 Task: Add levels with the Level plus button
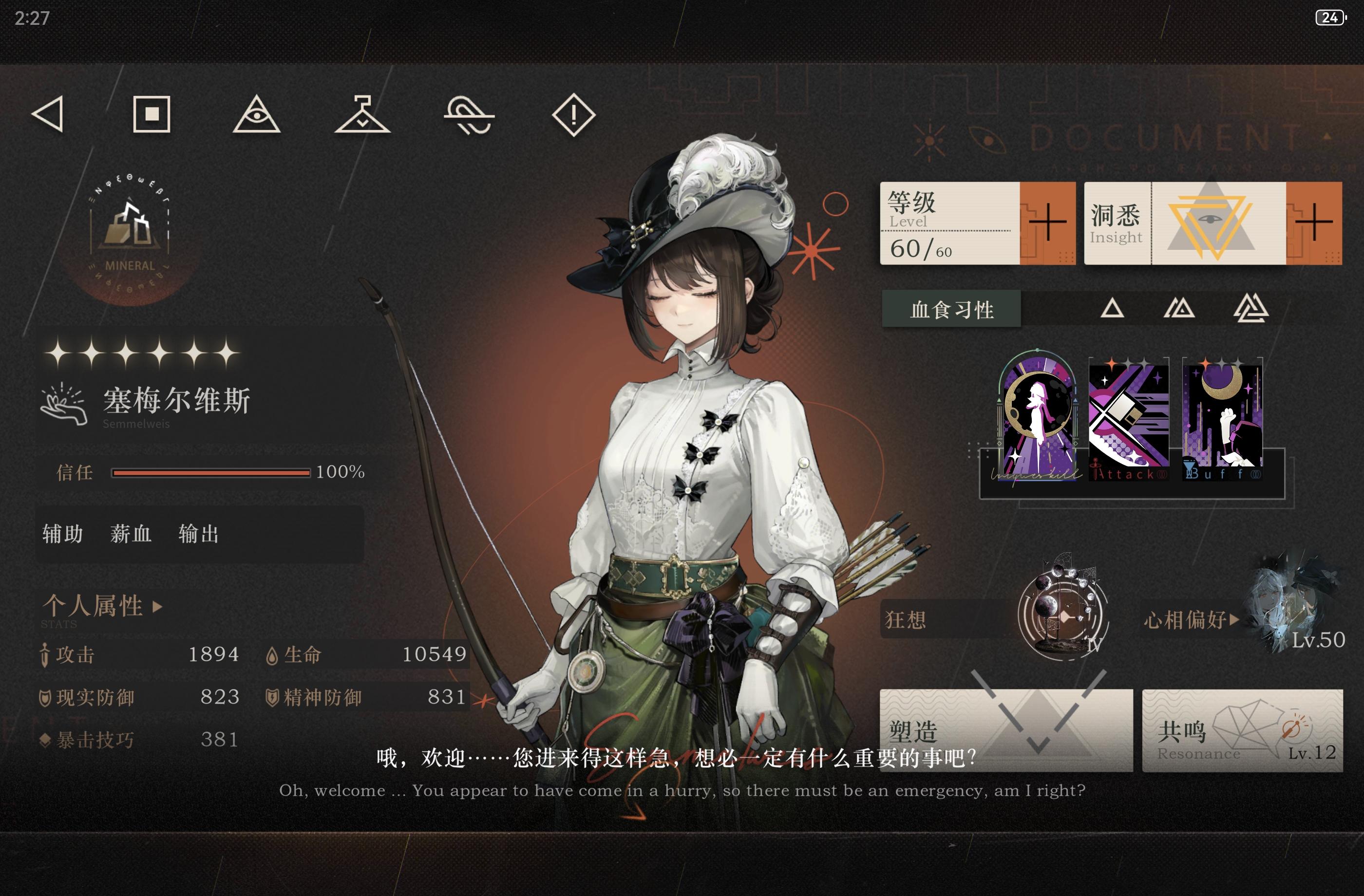tap(1047, 223)
